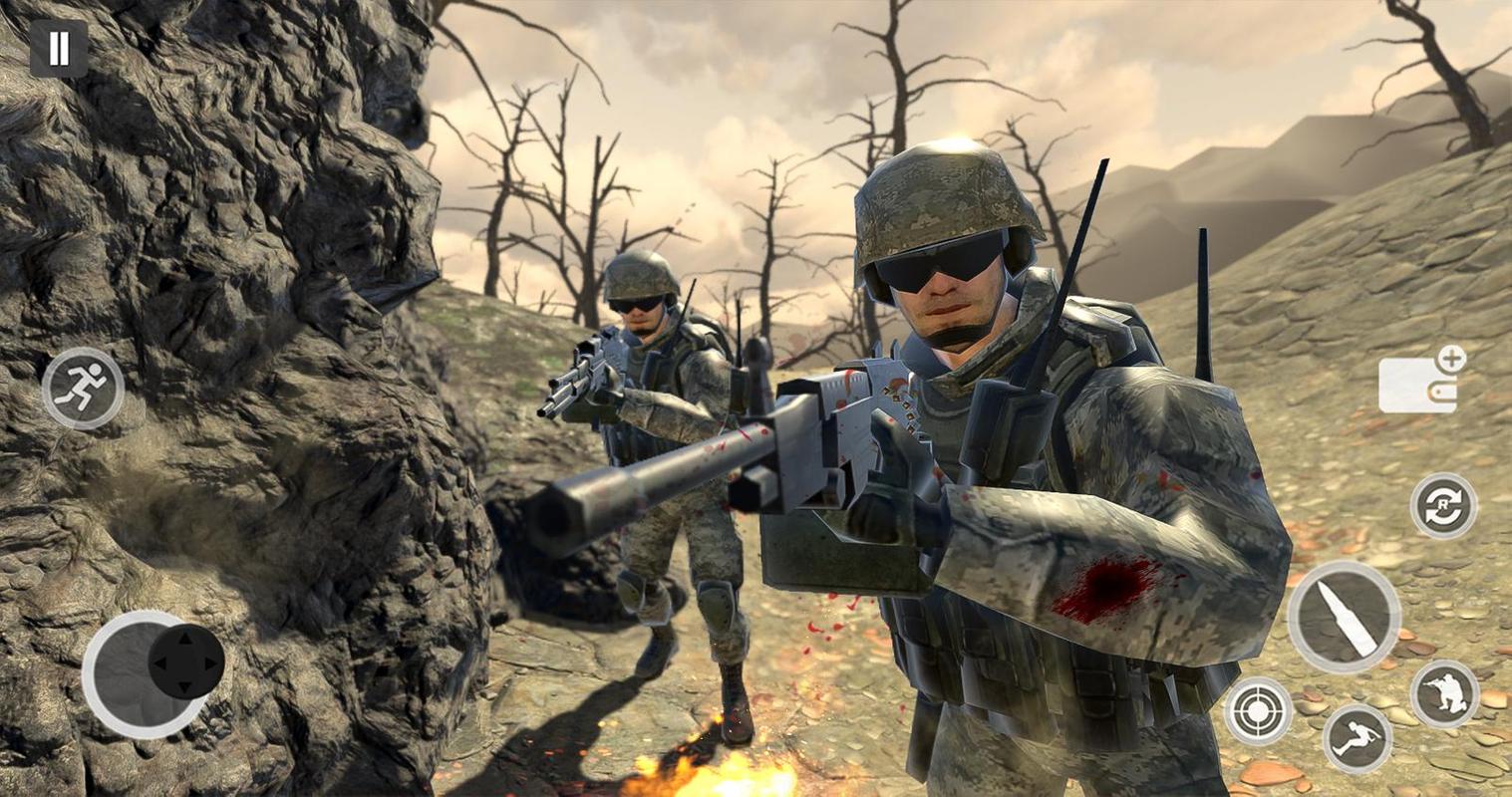Reload the weapon with the reload button
Screen dimensions: 1512x797
click(1443, 506)
